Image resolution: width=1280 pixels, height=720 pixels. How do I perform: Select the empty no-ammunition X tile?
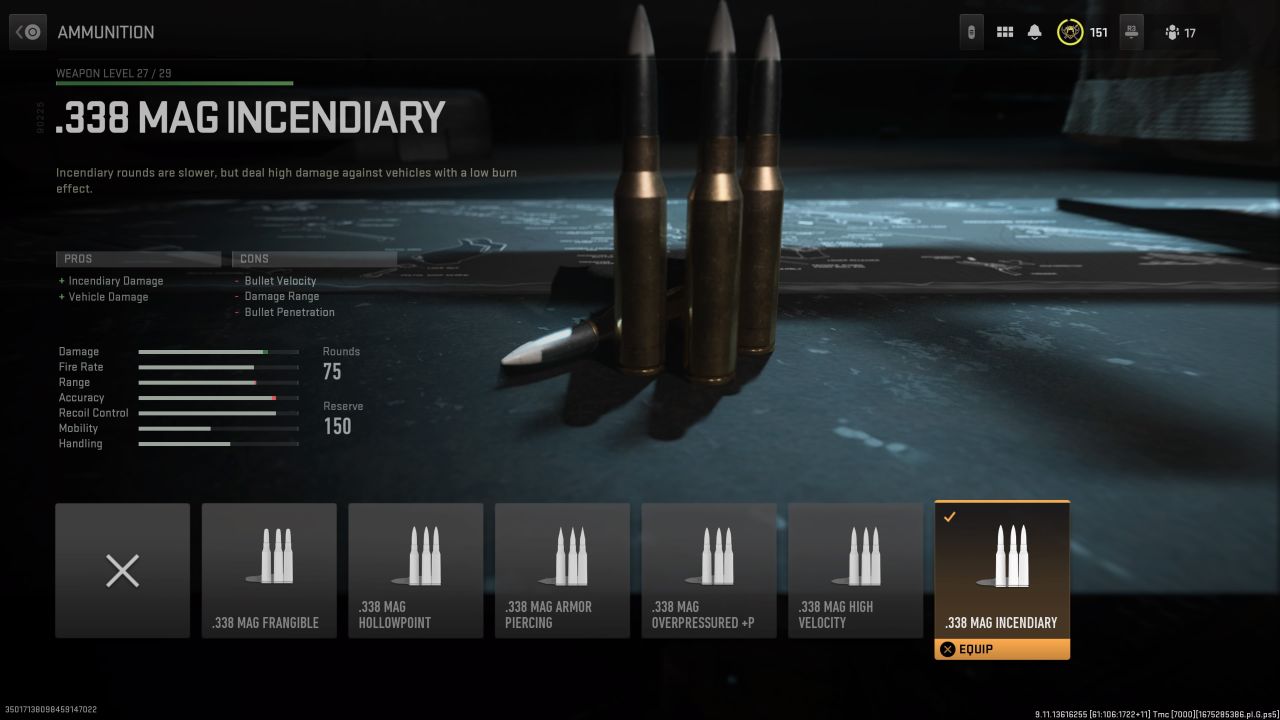coord(122,570)
